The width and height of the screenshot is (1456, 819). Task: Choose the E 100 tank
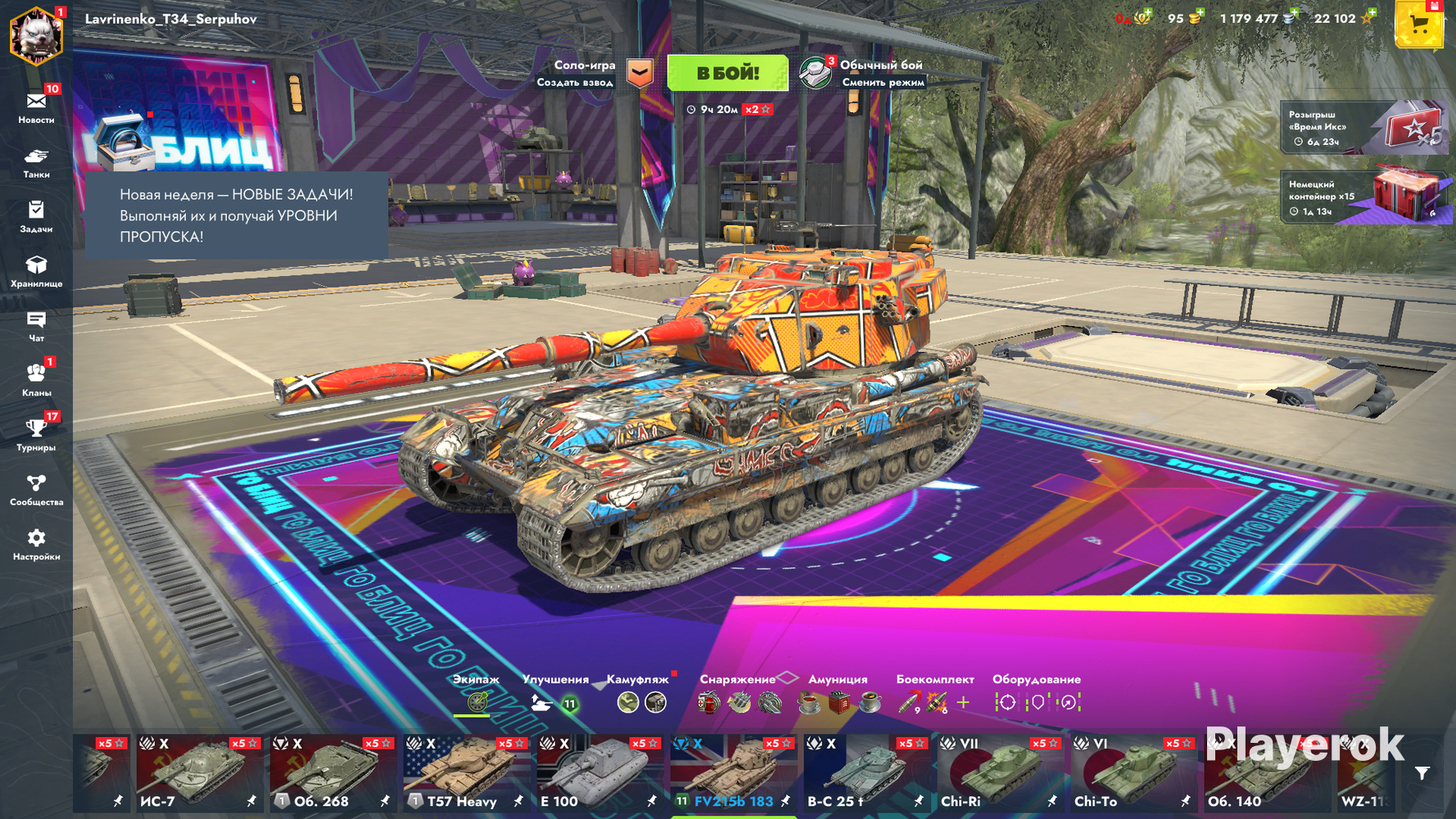[x=597, y=774]
